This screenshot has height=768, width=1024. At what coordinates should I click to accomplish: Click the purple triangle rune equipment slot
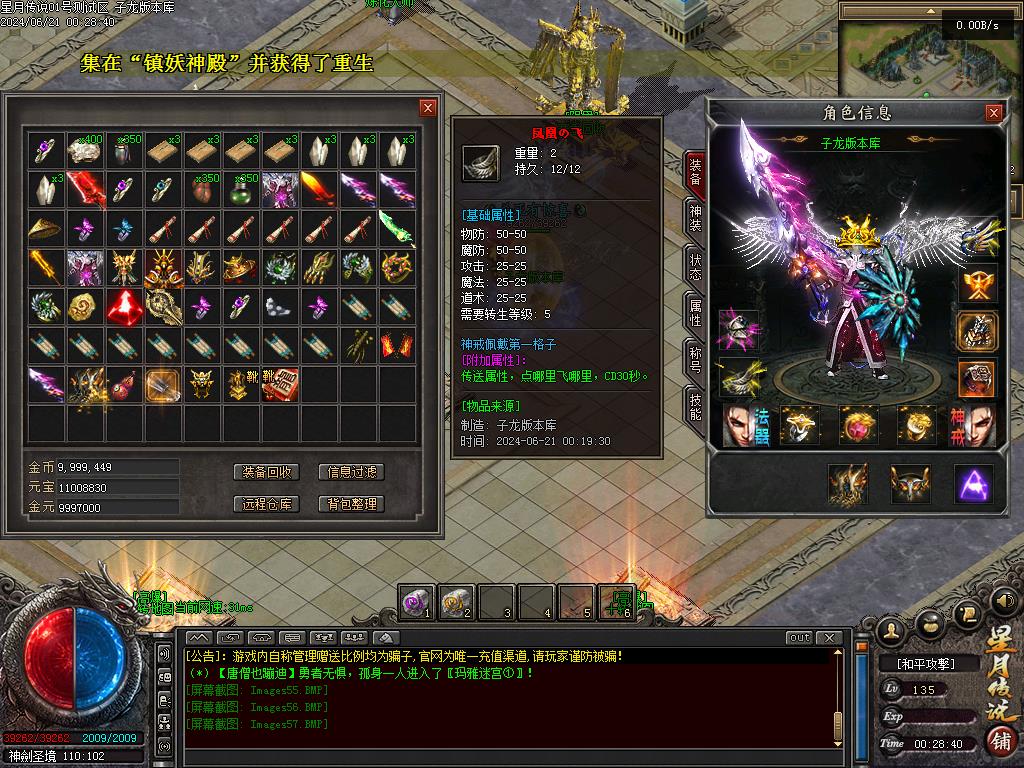point(973,484)
